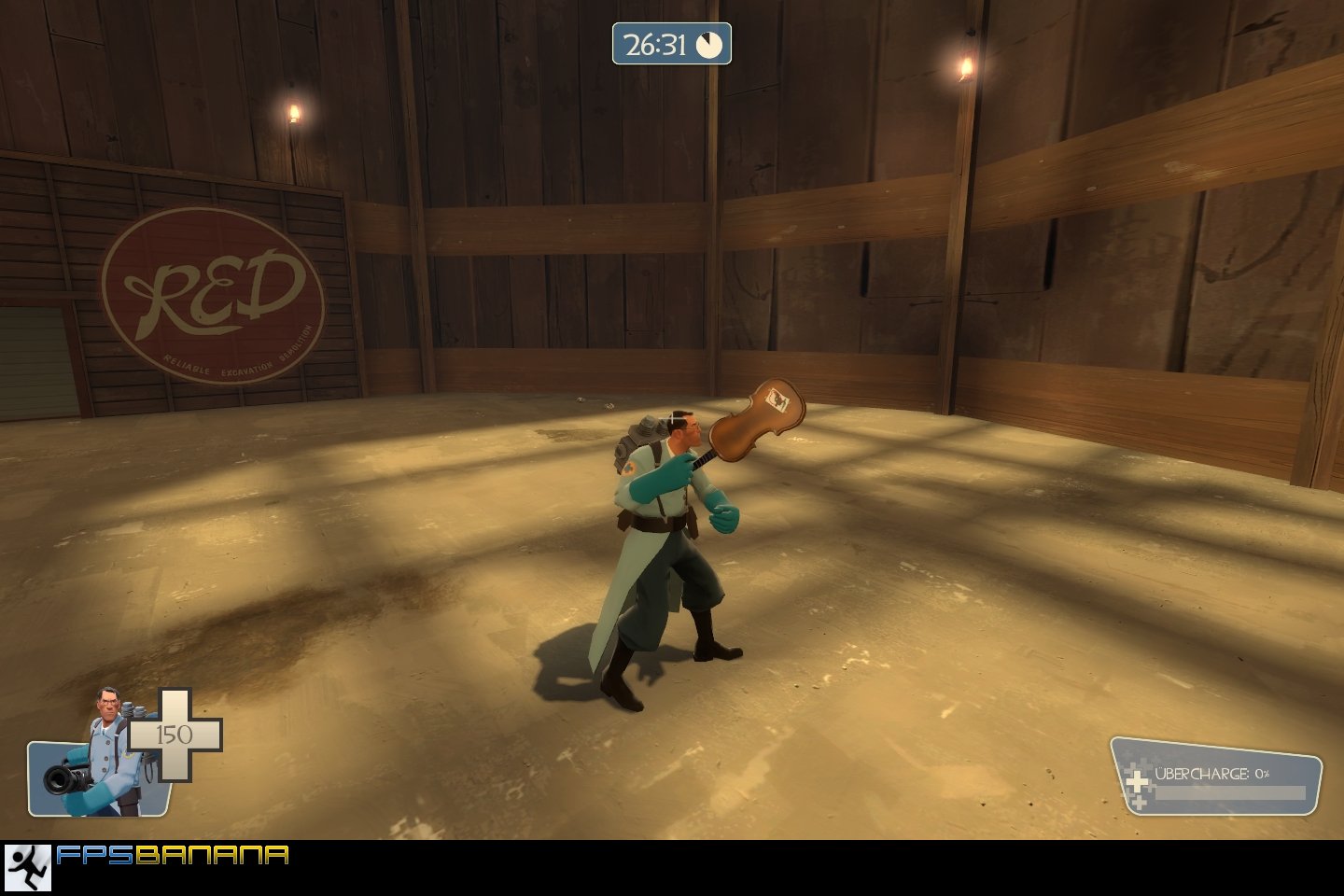This screenshot has height=896, width=1344.
Task: Click the Medic's backpack pack icon
Action: pyautogui.click(x=639, y=439)
